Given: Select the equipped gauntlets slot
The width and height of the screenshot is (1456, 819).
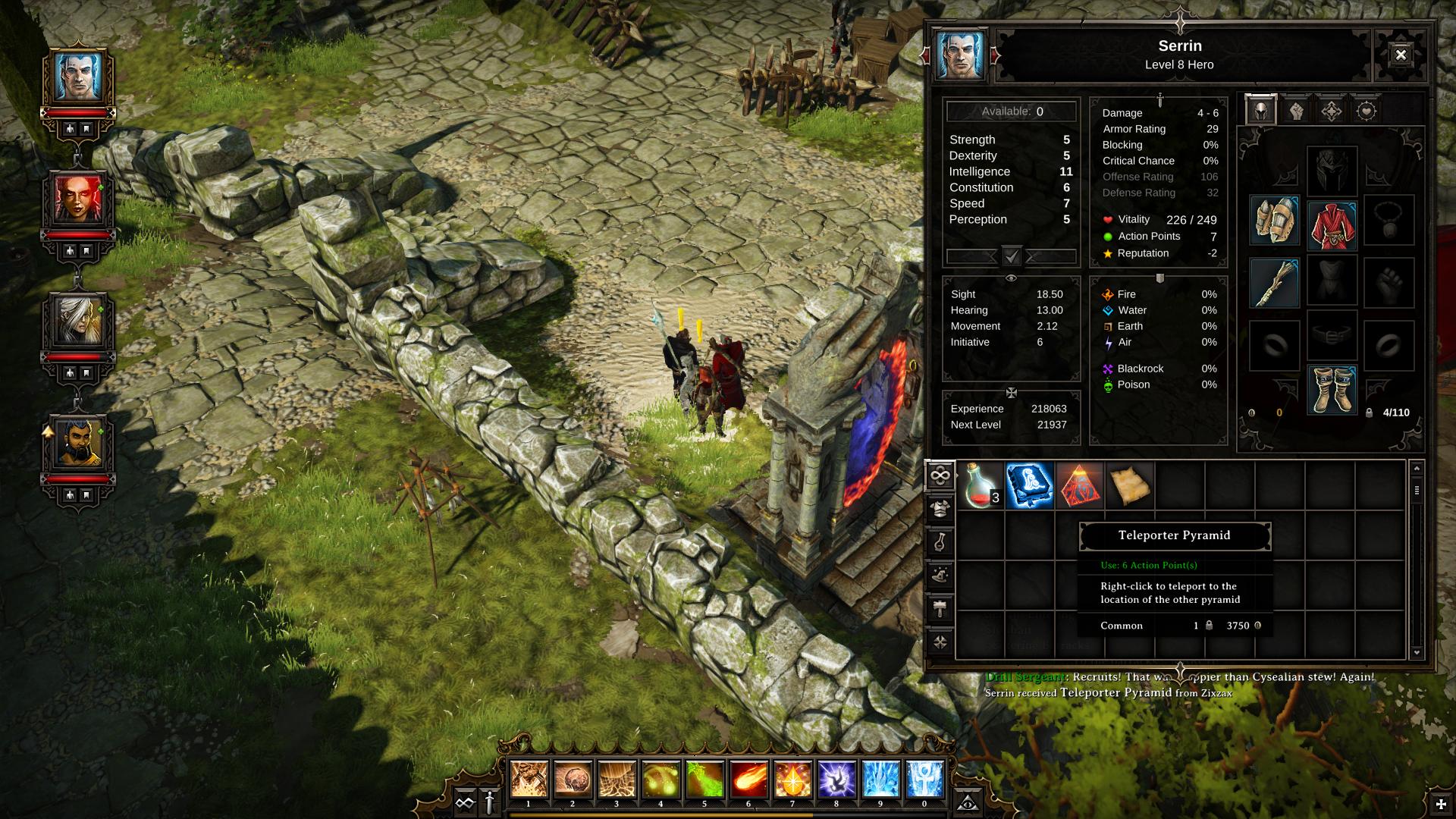Looking at the screenshot, I should click(1274, 220).
